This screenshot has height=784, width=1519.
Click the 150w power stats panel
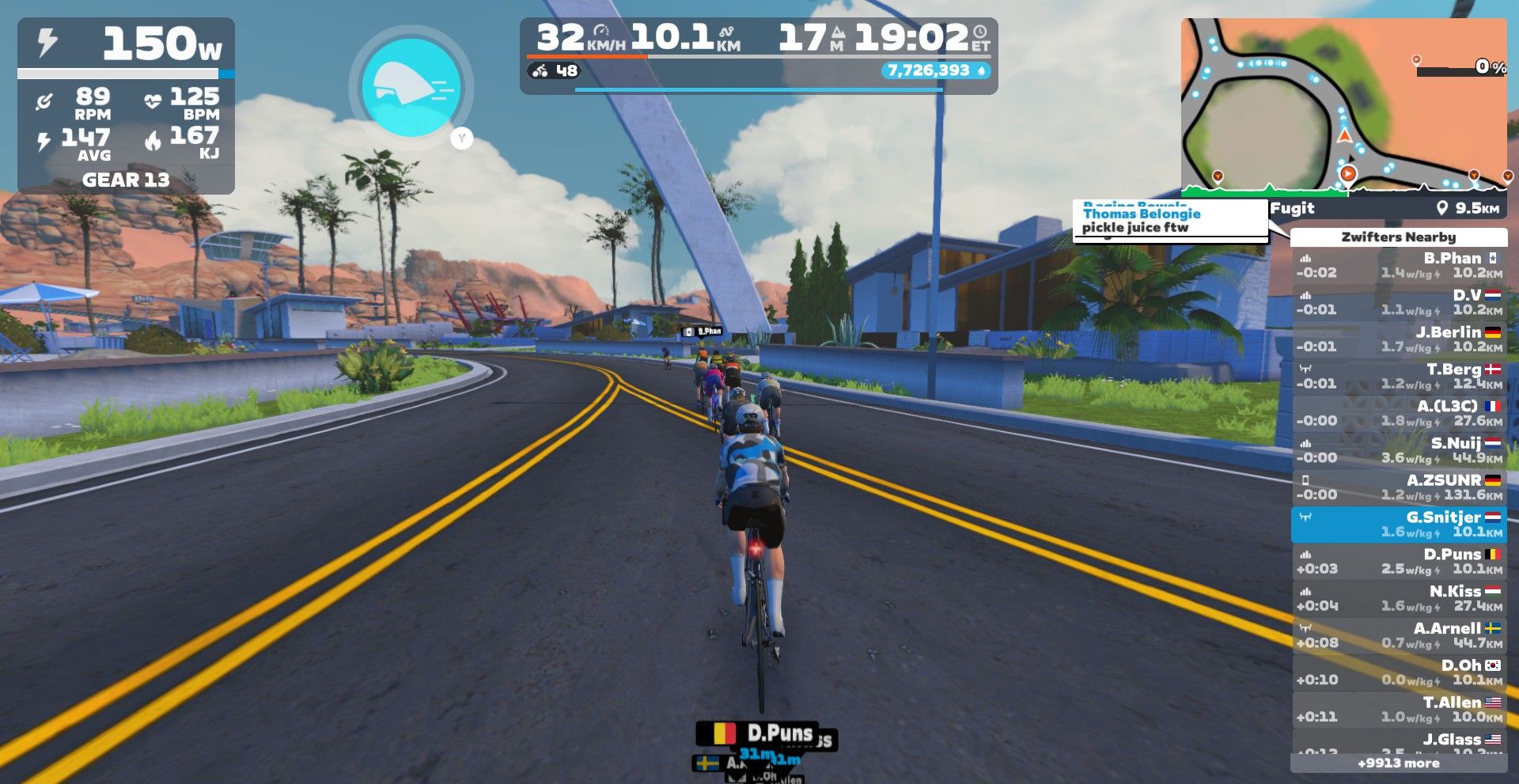tap(126, 106)
